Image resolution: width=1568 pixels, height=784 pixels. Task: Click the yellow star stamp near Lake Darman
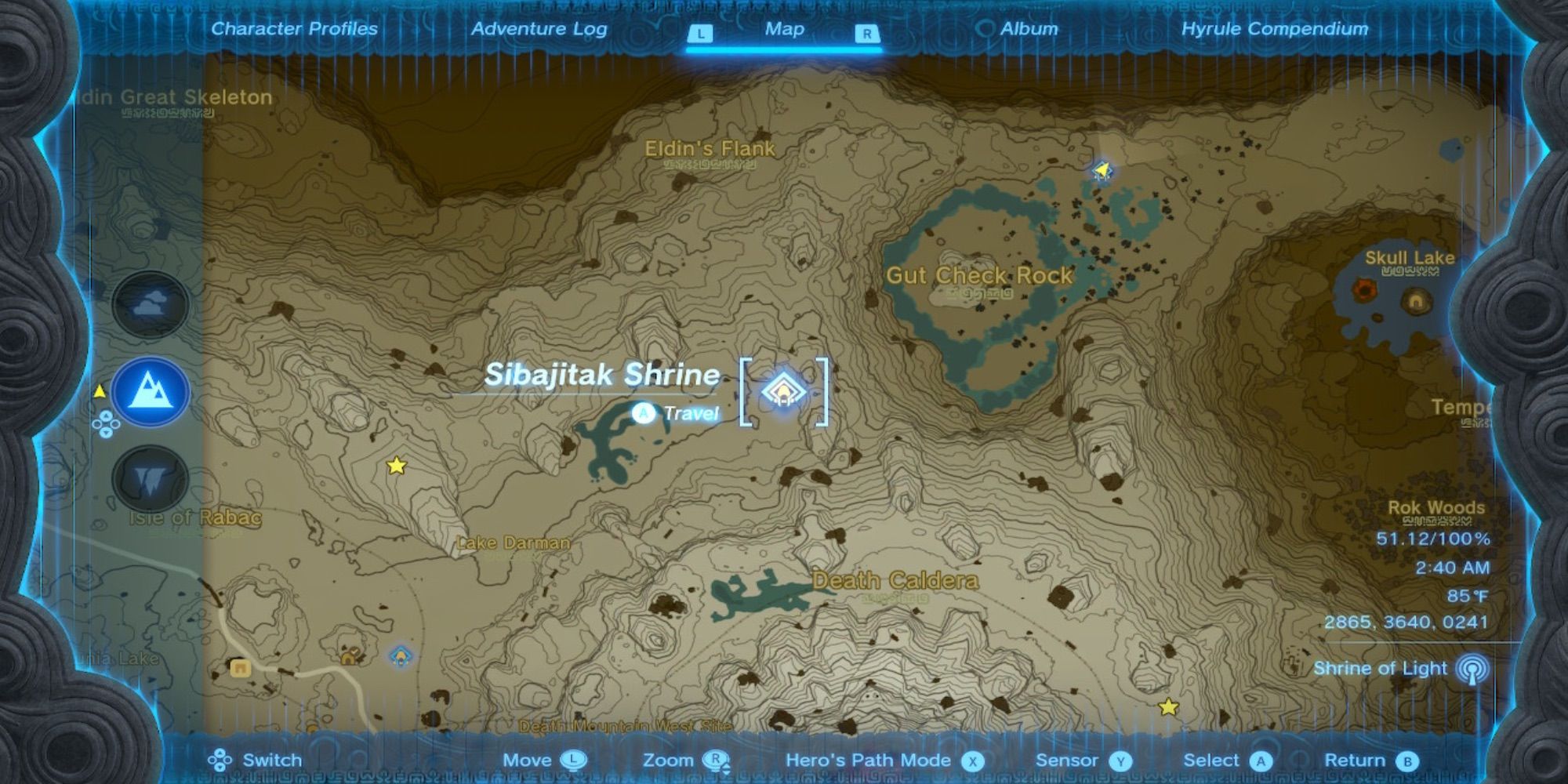(x=397, y=466)
